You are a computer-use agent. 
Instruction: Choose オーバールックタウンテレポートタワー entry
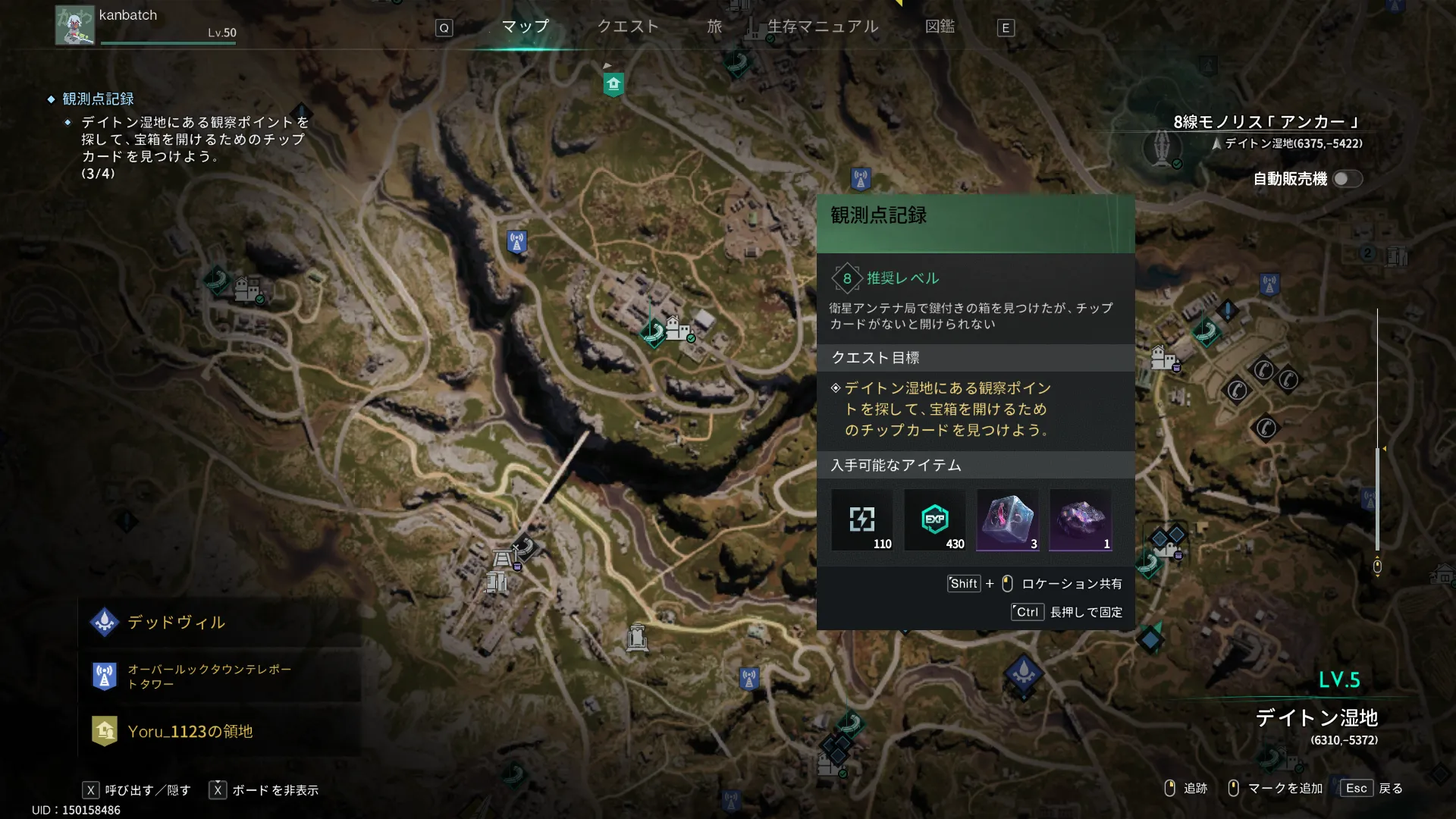[218, 676]
